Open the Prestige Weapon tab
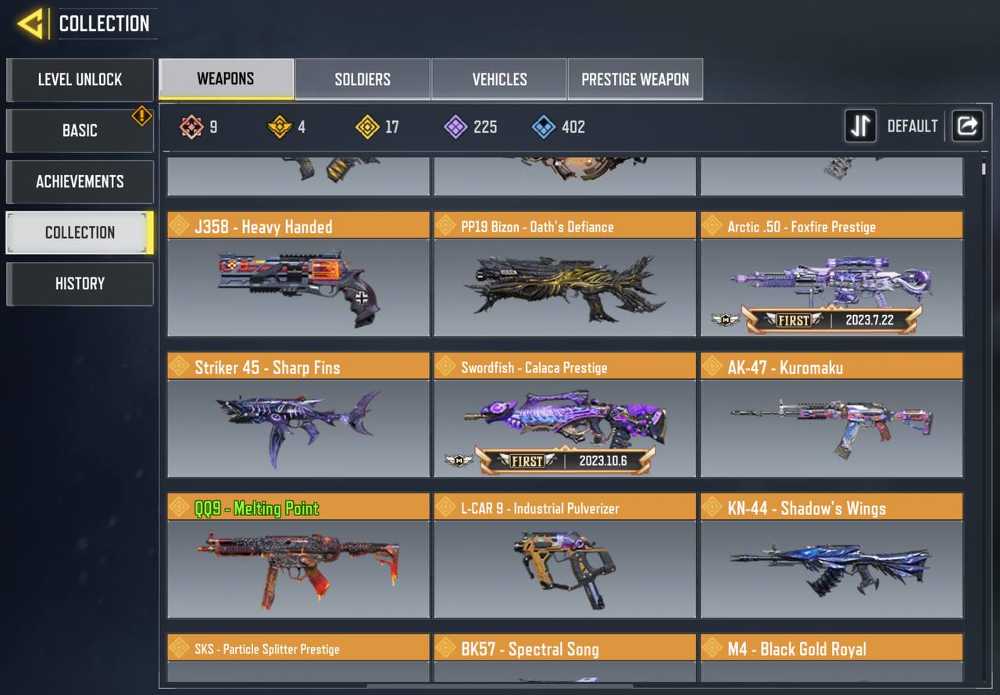 click(x=635, y=80)
